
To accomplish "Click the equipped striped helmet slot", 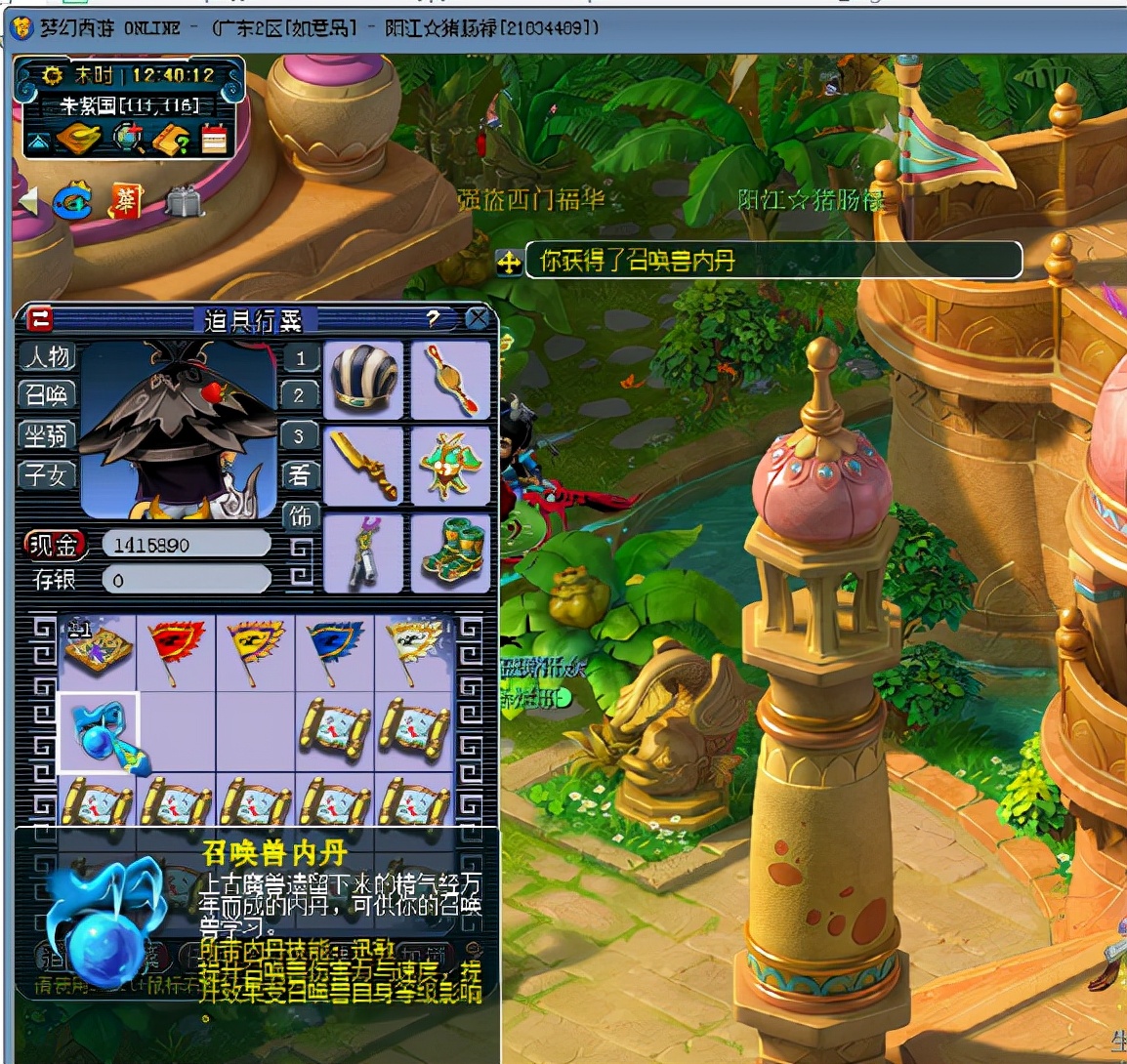I will click(363, 380).
